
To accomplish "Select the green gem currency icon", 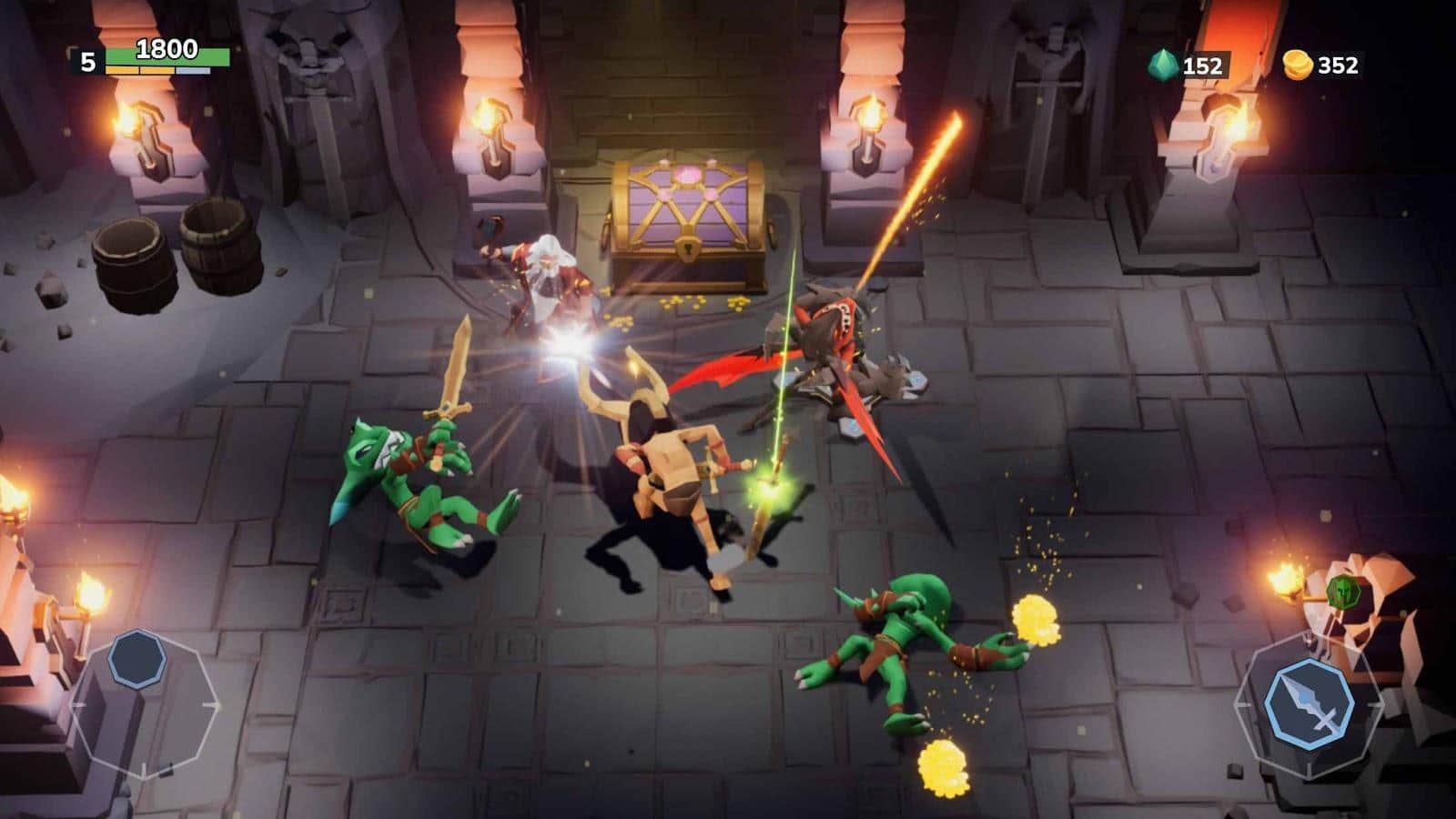I will click(x=1162, y=64).
